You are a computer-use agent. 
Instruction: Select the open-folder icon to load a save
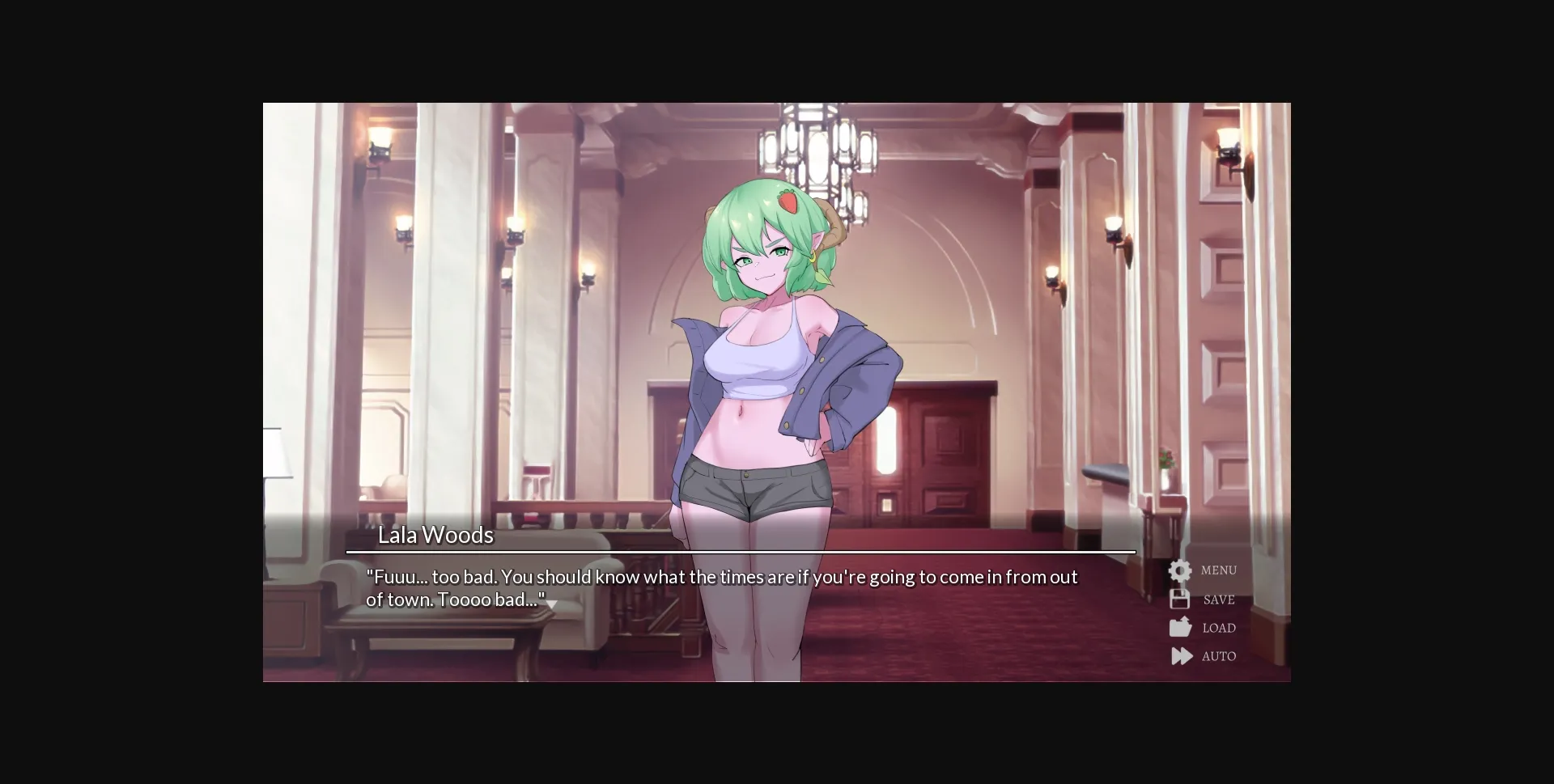pyautogui.click(x=1180, y=627)
